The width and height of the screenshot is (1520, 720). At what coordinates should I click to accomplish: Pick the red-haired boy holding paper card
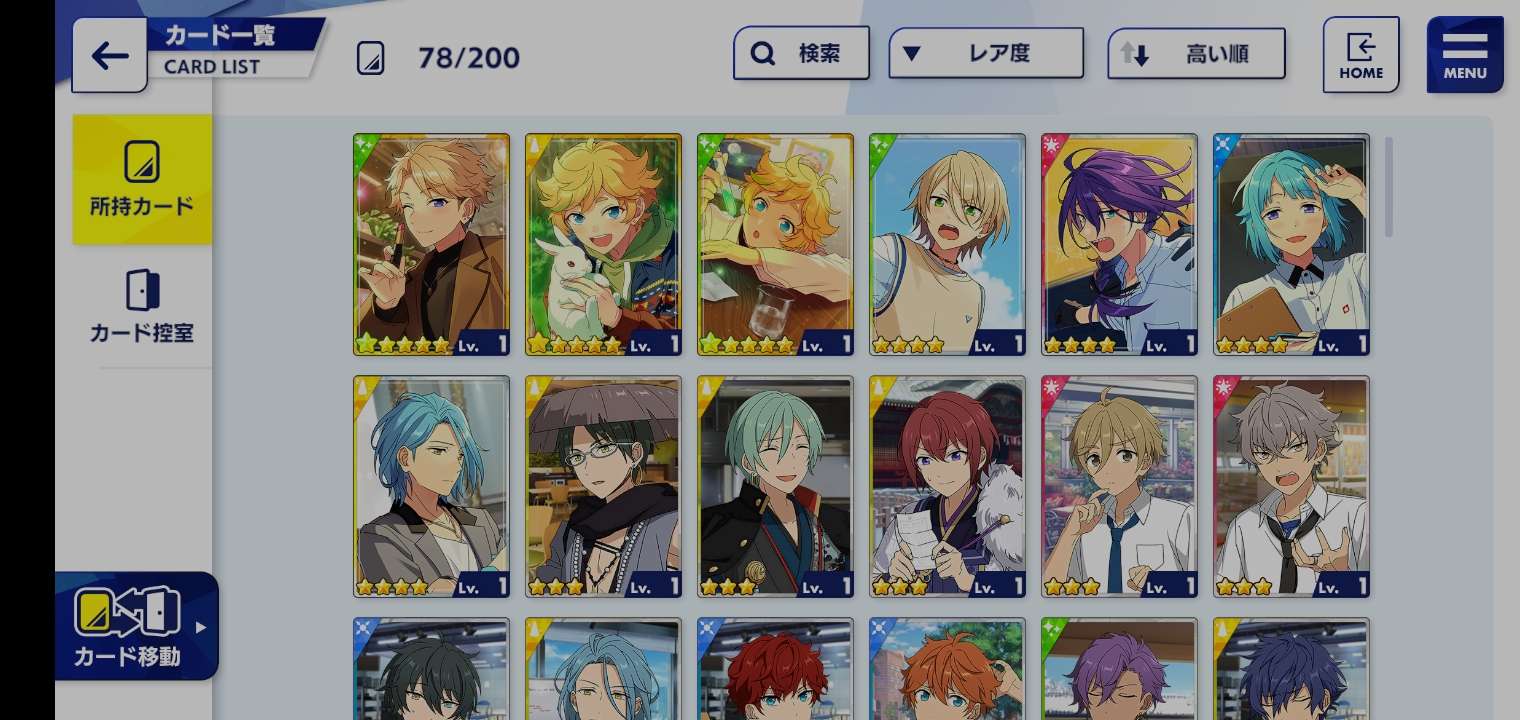point(947,486)
